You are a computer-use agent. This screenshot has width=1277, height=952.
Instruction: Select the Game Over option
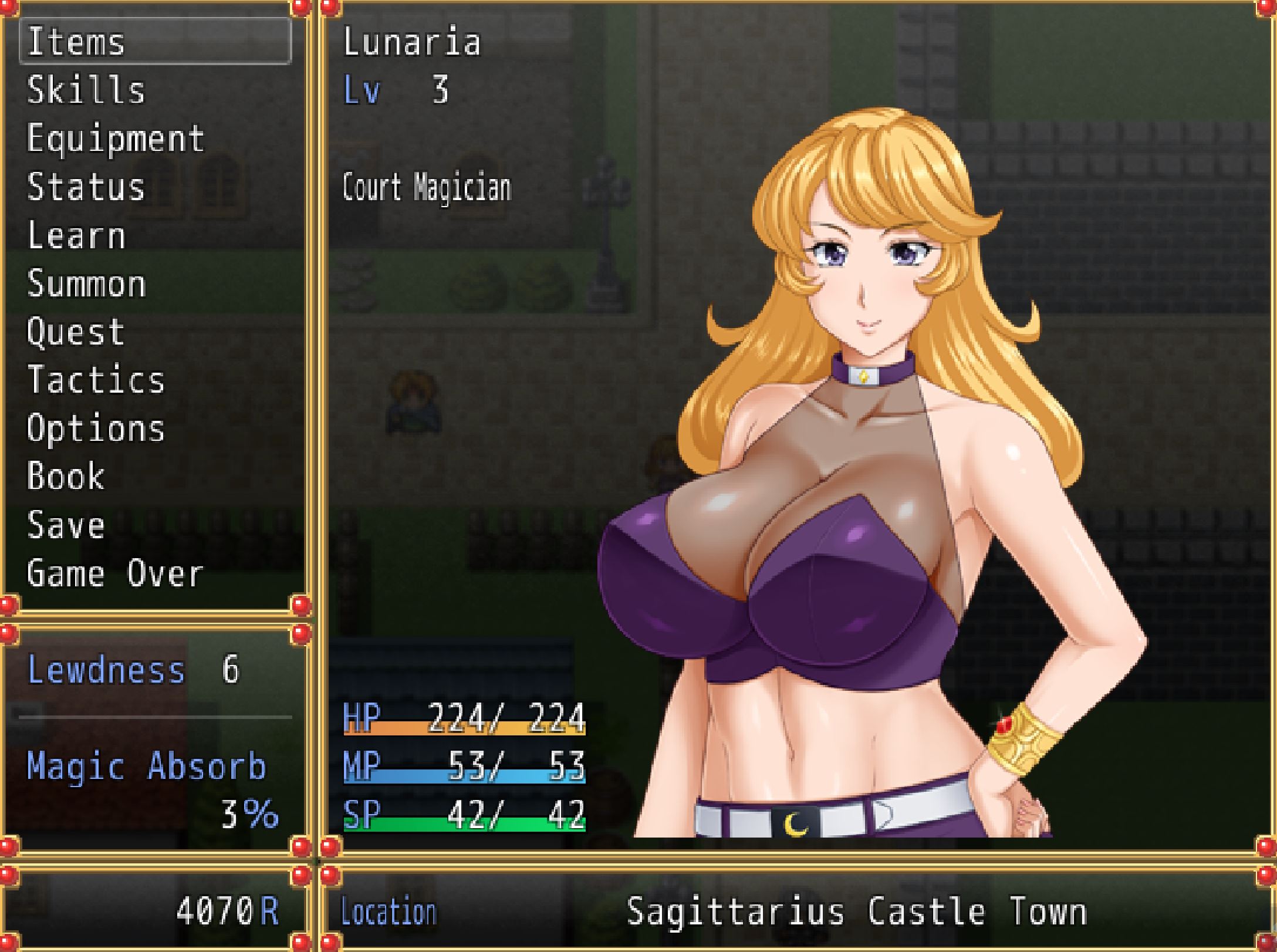(115, 573)
